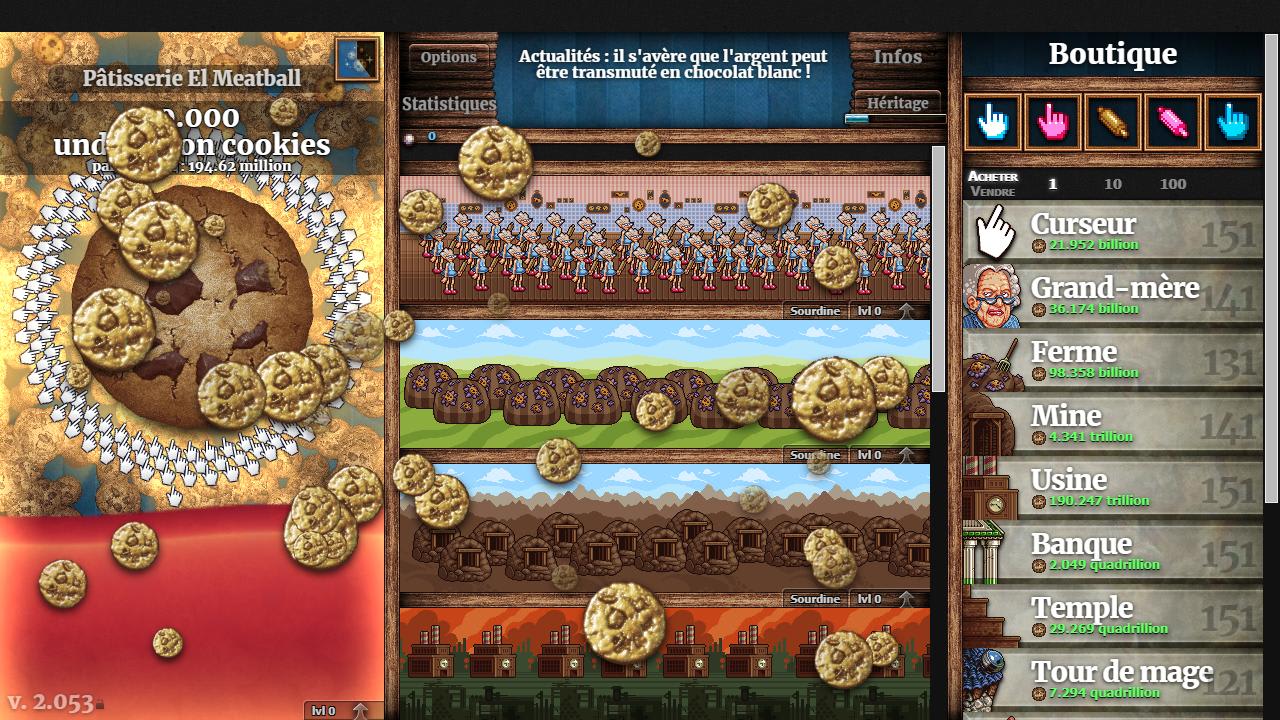The width and height of the screenshot is (1280, 720).
Task: Open the Statistiques tab
Action: coord(448,104)
